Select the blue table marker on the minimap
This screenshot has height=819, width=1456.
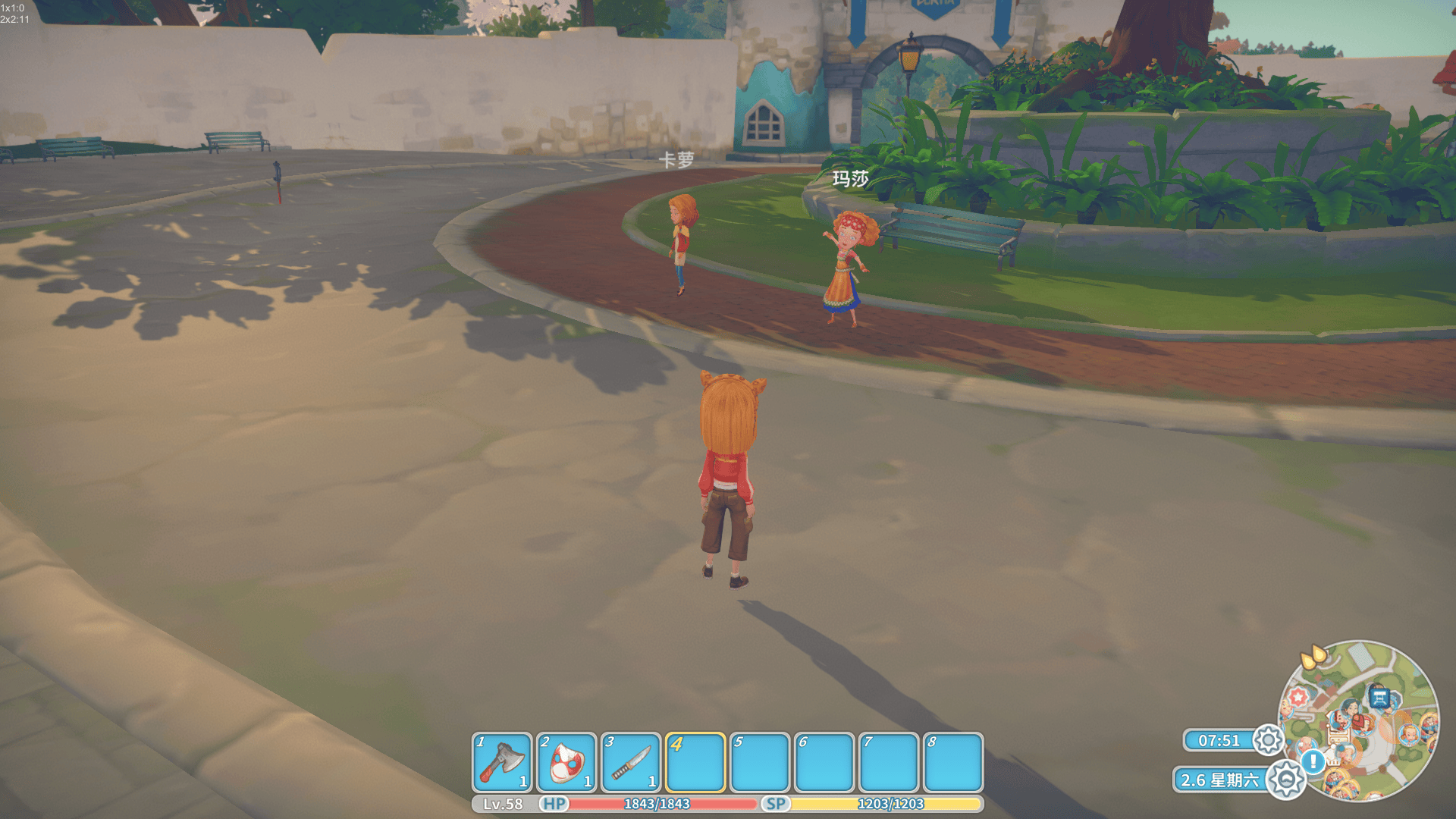click(x=1379, y=697)
